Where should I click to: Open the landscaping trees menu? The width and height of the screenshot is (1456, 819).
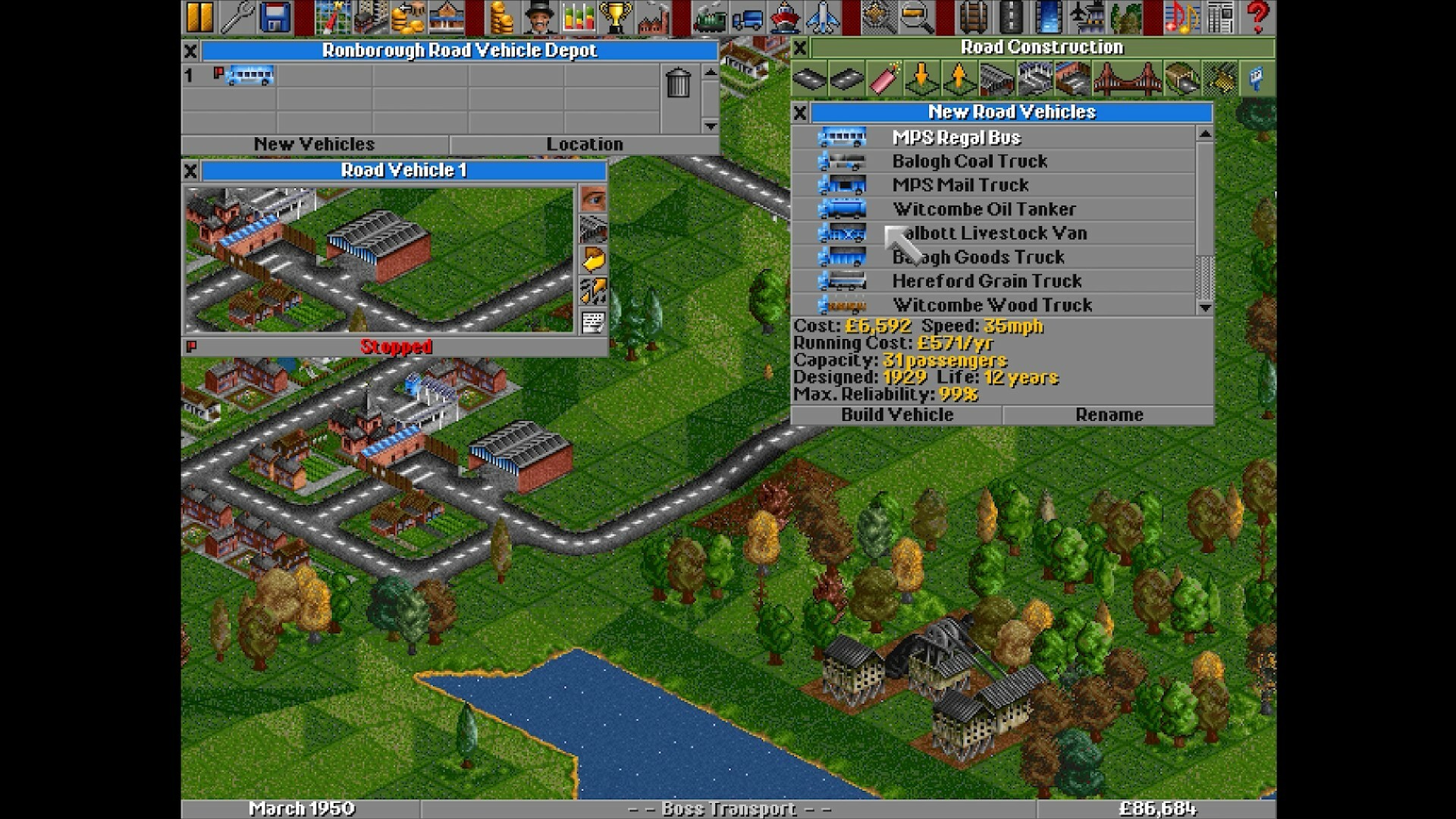[1128, 15]
